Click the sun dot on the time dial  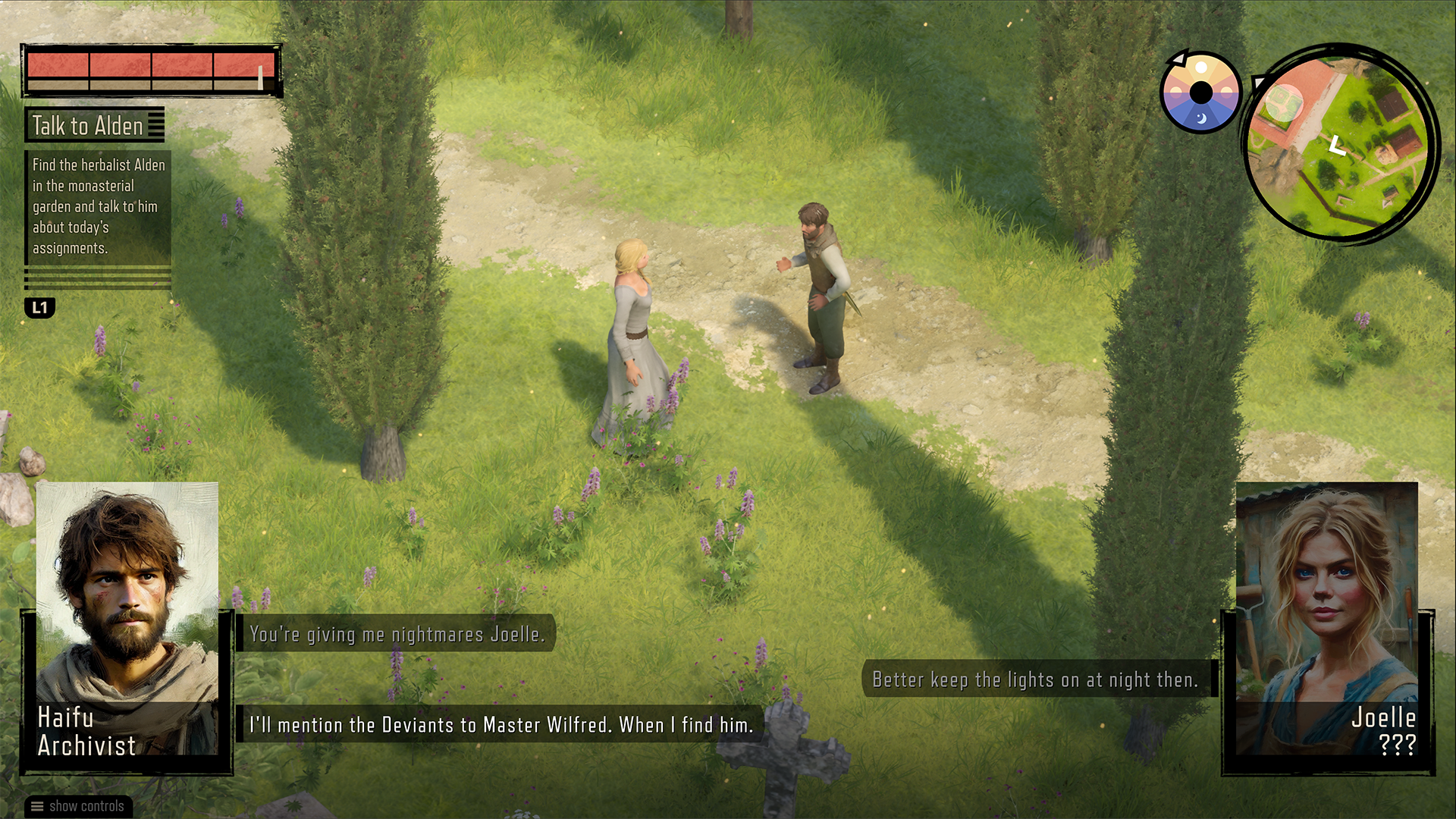pos(1201,67)
